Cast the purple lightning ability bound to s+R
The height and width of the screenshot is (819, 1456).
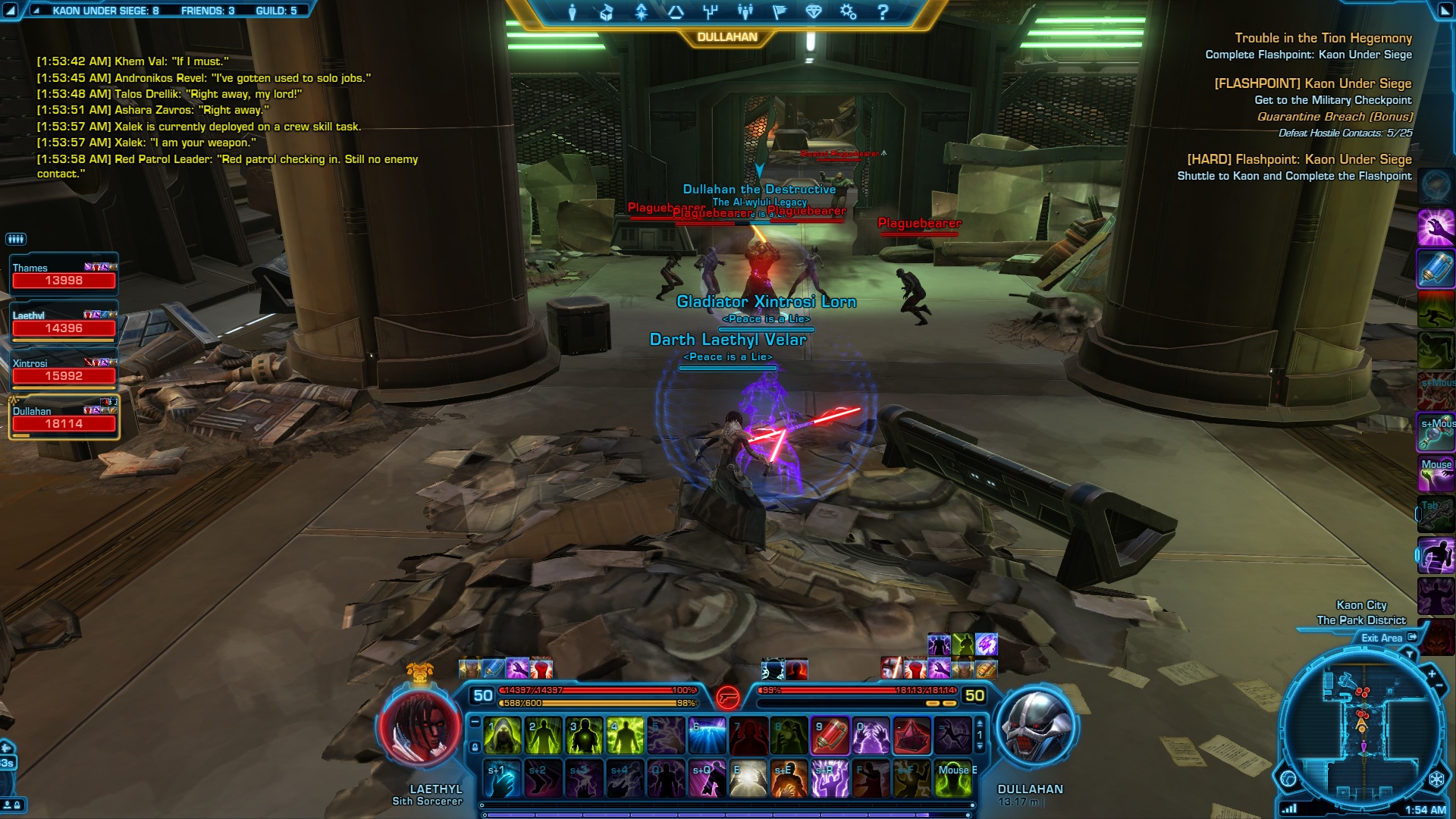pyautogui.click(x=830, y=779)
